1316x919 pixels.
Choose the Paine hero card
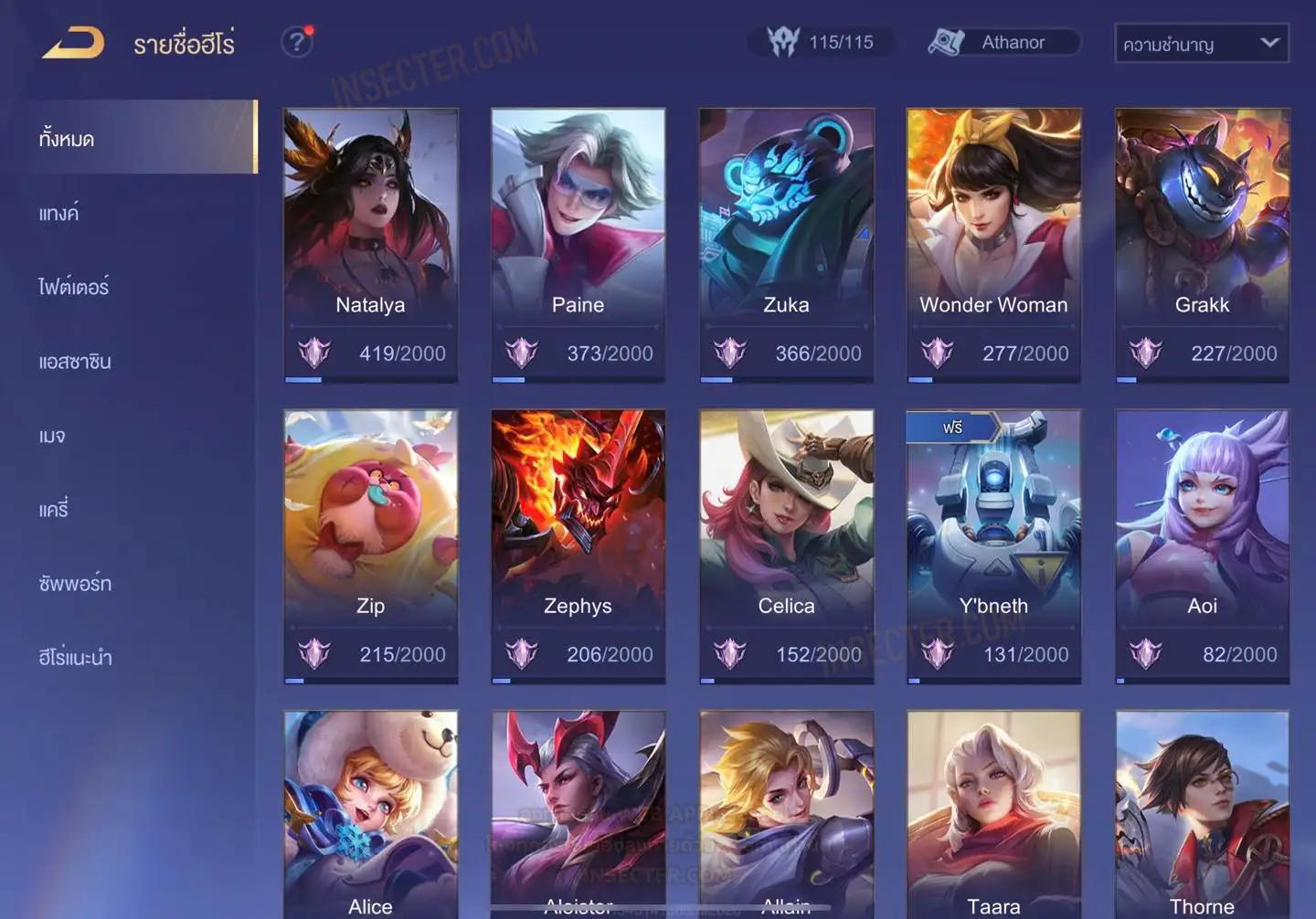coord(578,244)
